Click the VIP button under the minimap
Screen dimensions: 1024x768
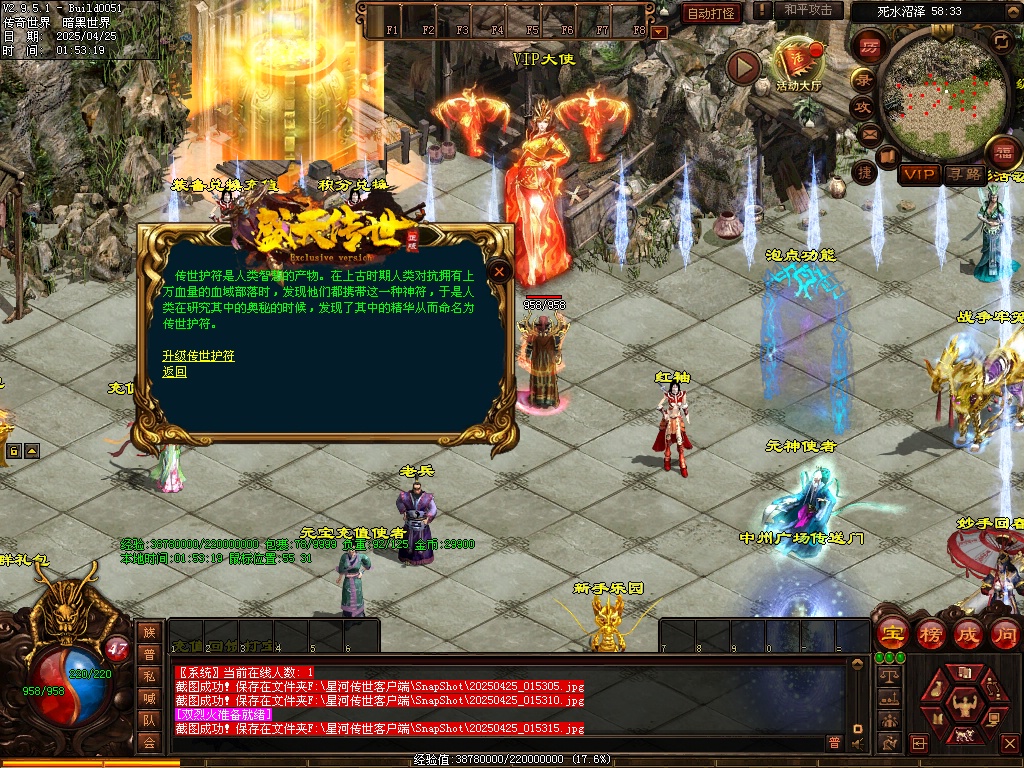[x=918, y=174]
